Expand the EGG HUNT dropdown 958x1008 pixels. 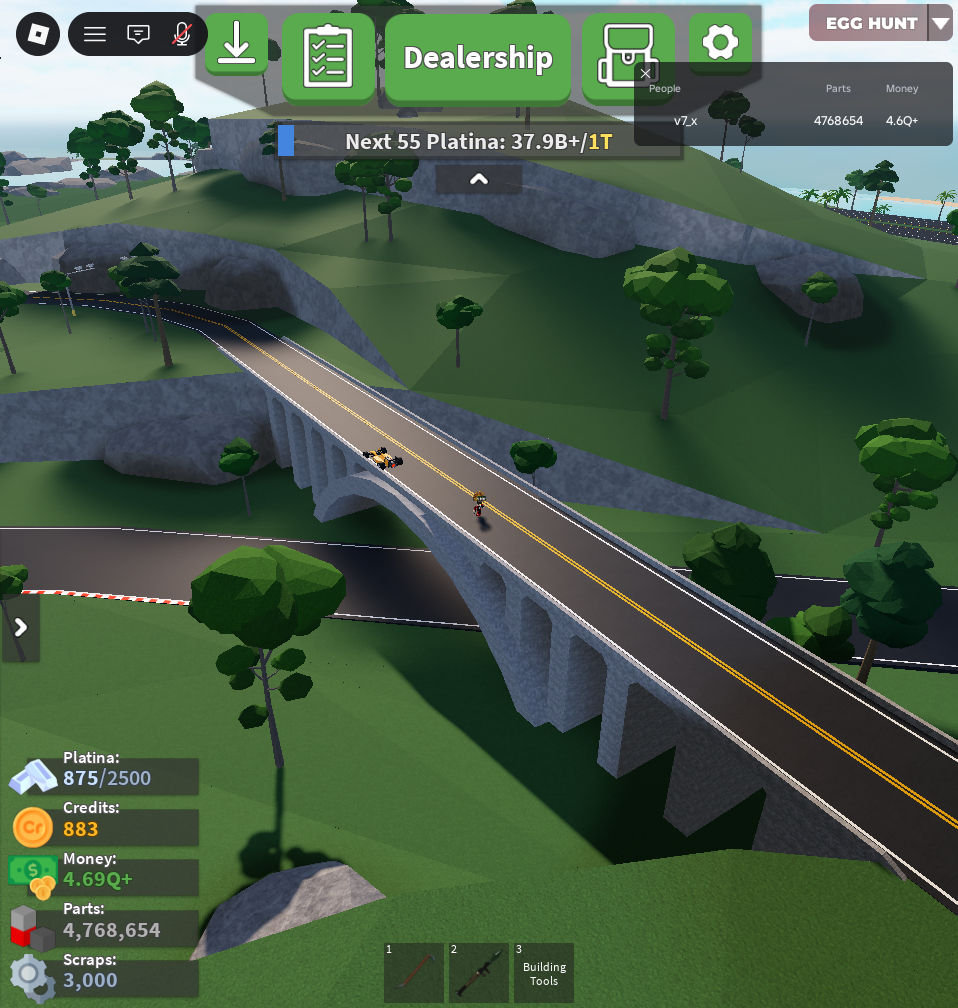(939, 23)
